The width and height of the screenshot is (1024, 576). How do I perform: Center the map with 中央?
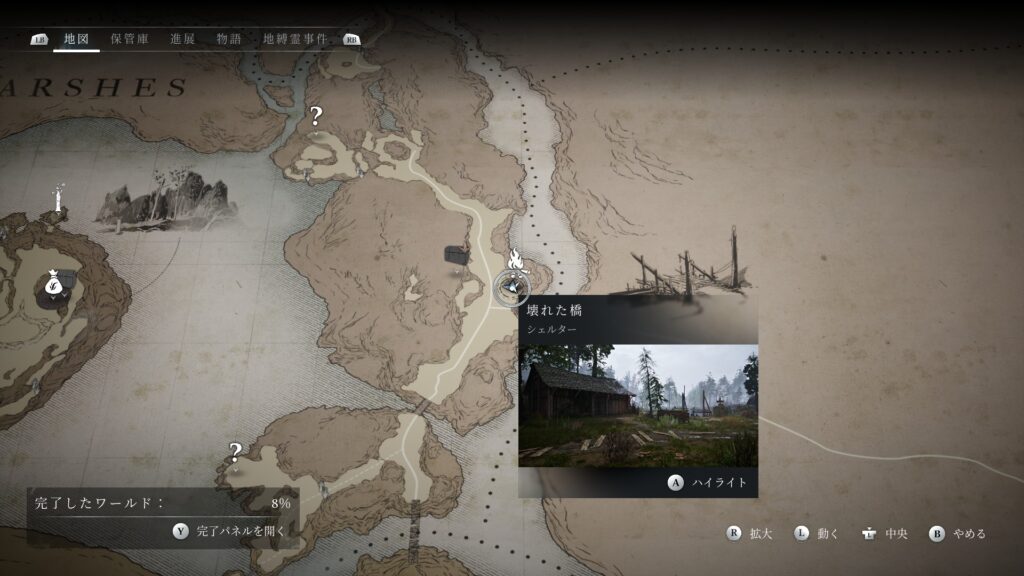pos(884,534)
